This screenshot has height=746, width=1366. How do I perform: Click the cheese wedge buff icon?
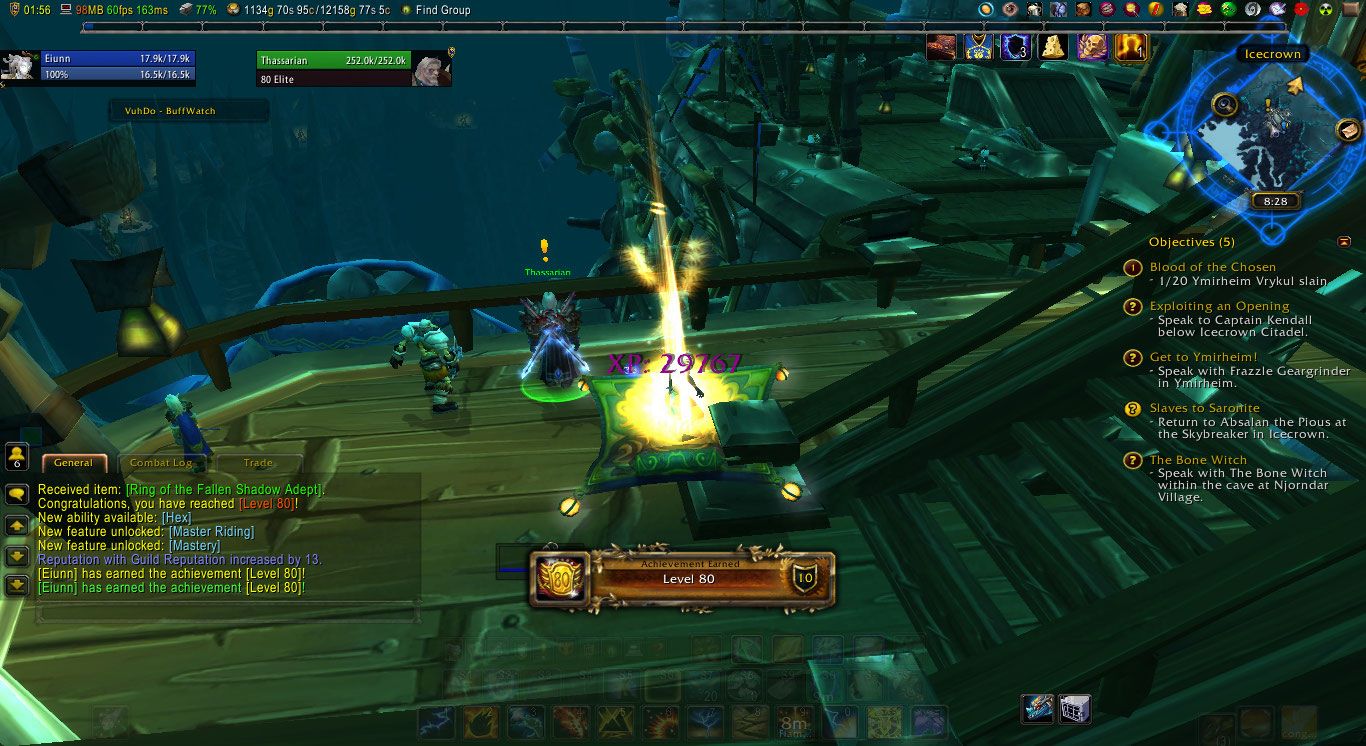[1052, 47]
